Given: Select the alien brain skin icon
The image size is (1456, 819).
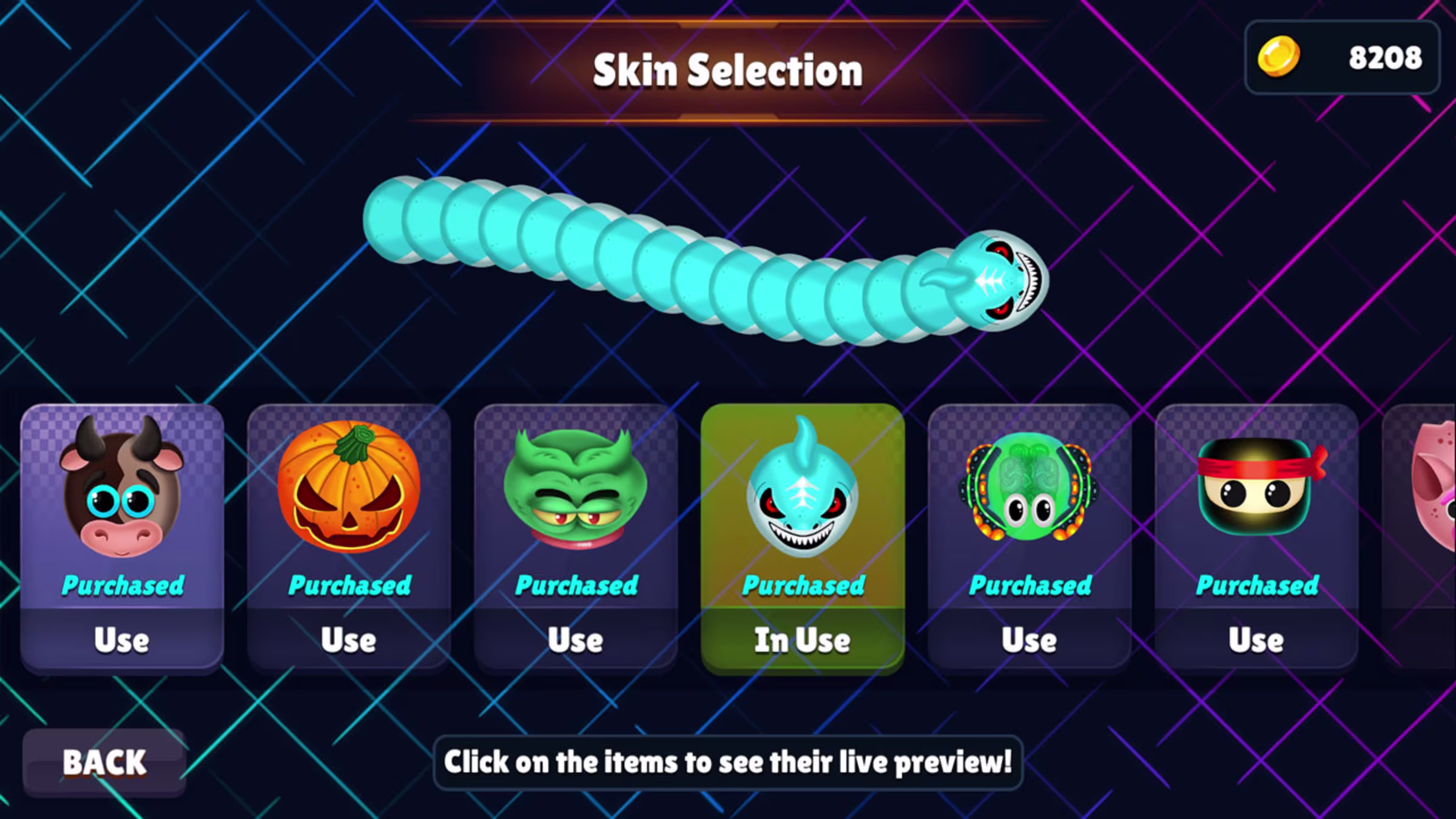Looking at the screenshot, I should point(1030,491).
